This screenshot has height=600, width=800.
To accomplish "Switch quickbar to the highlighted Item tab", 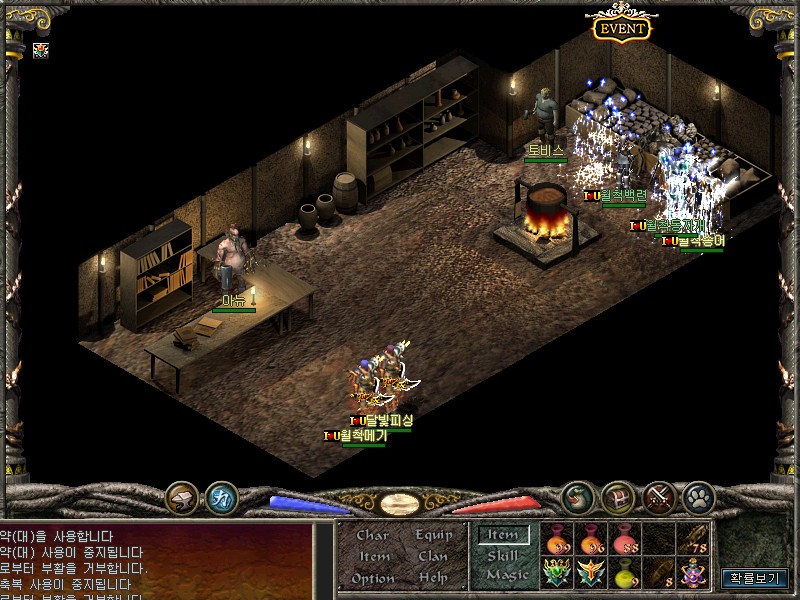I will pyautogui.click(x=503, y=535).
